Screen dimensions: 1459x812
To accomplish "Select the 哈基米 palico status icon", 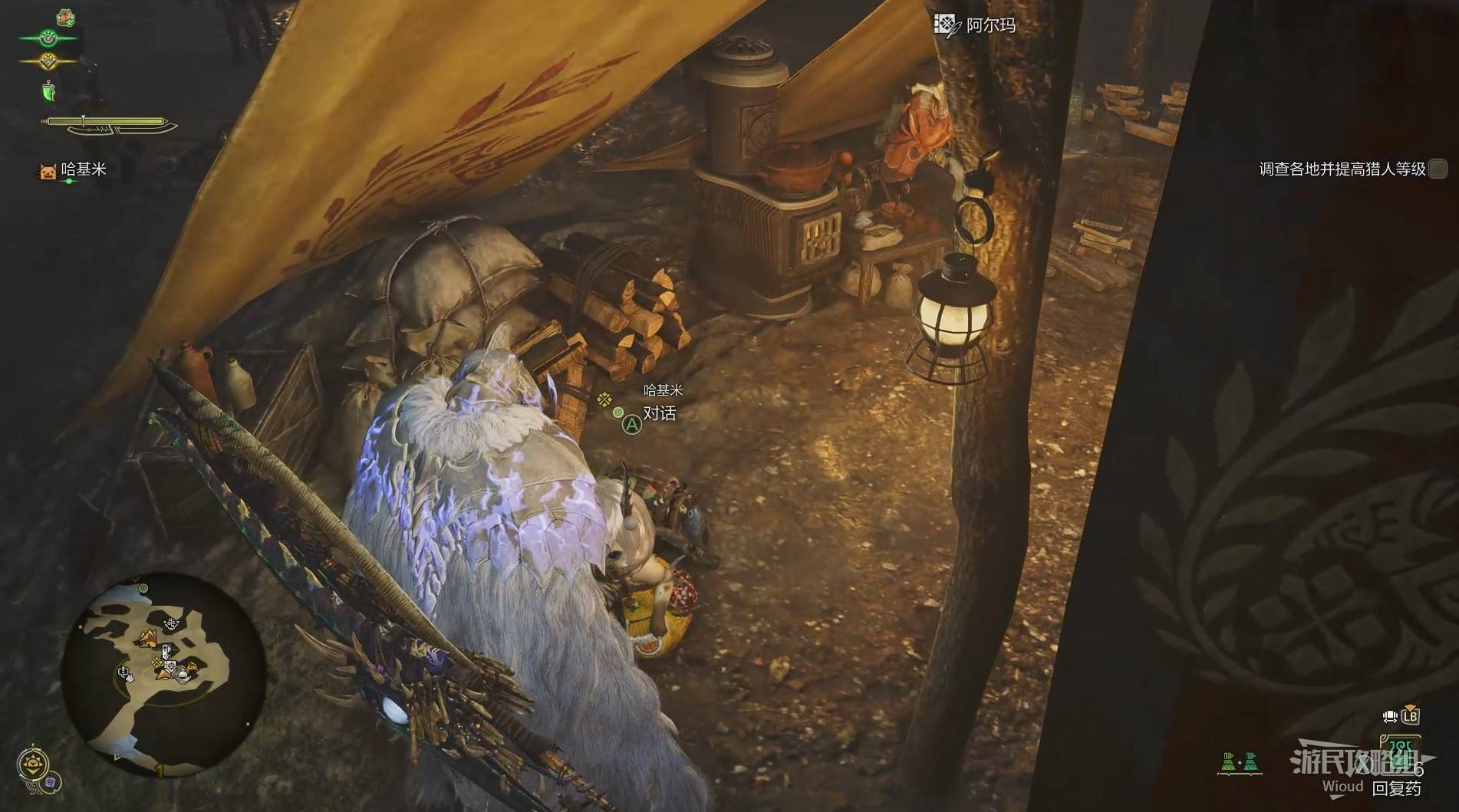I will (48, 171).
